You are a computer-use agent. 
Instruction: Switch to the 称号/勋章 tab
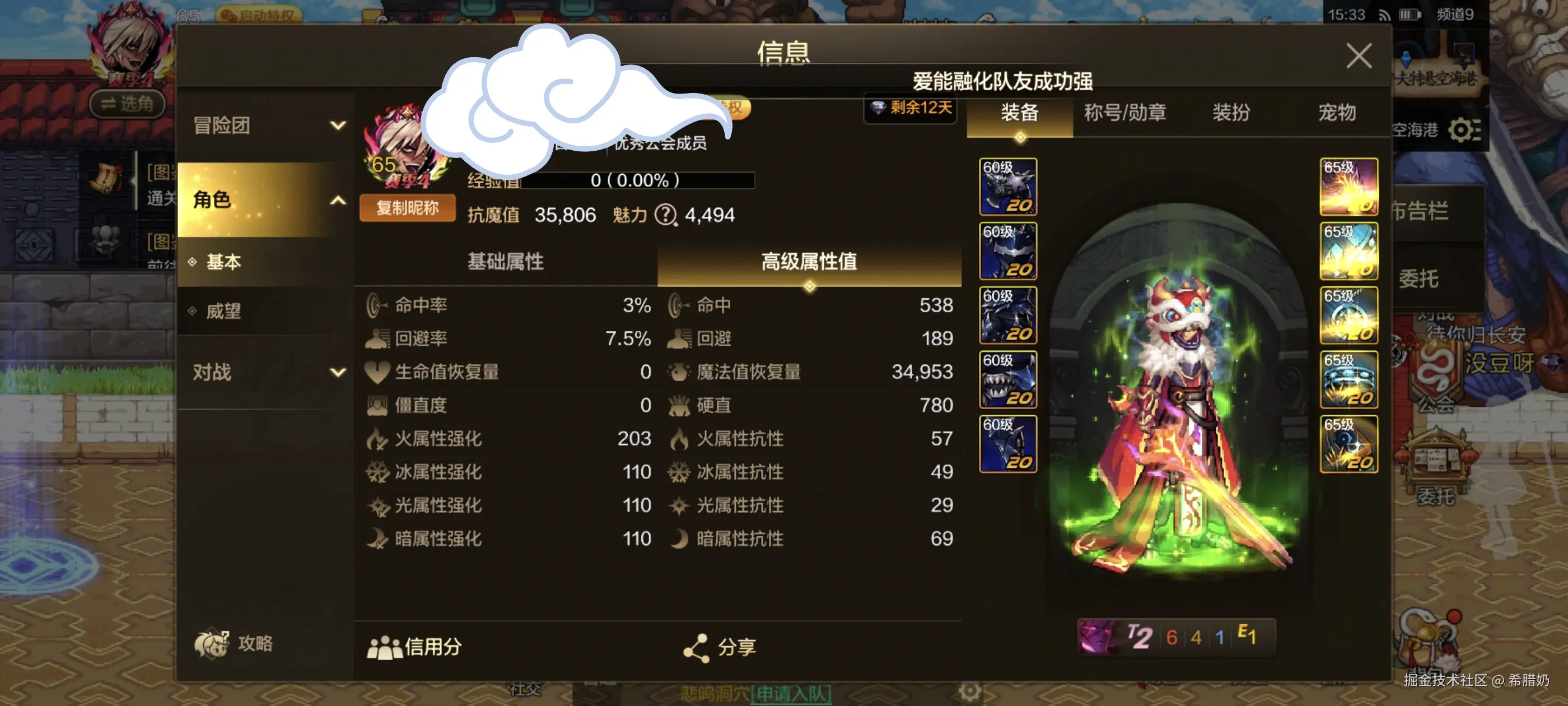(1124, 113)
